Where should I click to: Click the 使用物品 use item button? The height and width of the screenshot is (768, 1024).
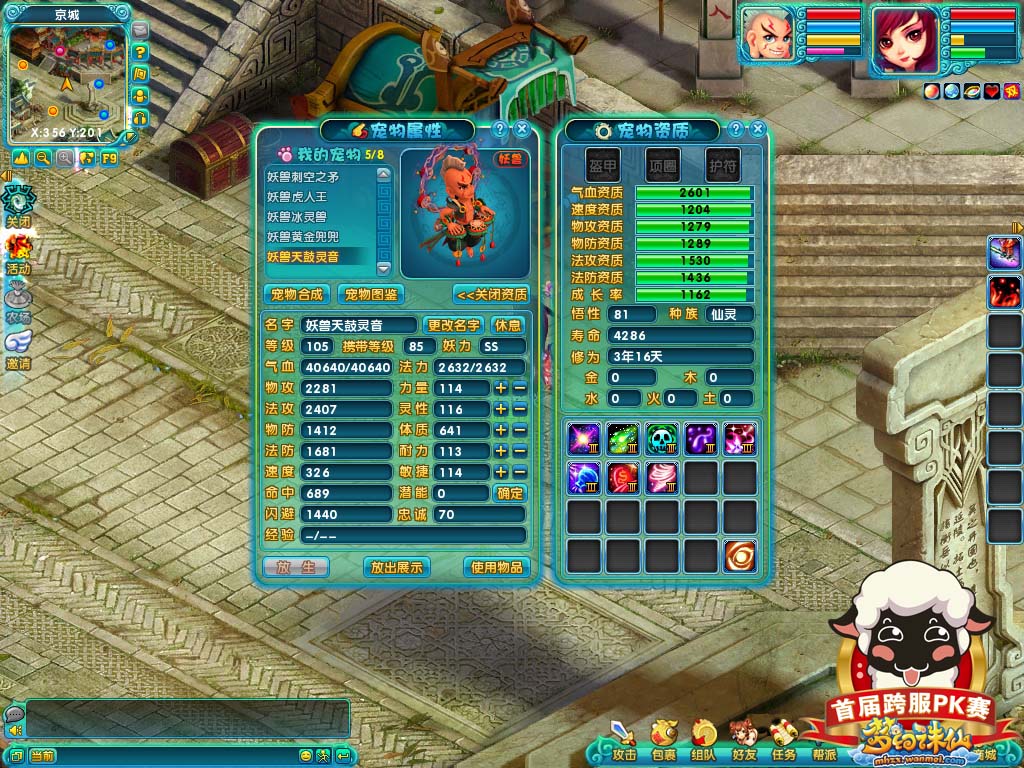pos(496,567)
